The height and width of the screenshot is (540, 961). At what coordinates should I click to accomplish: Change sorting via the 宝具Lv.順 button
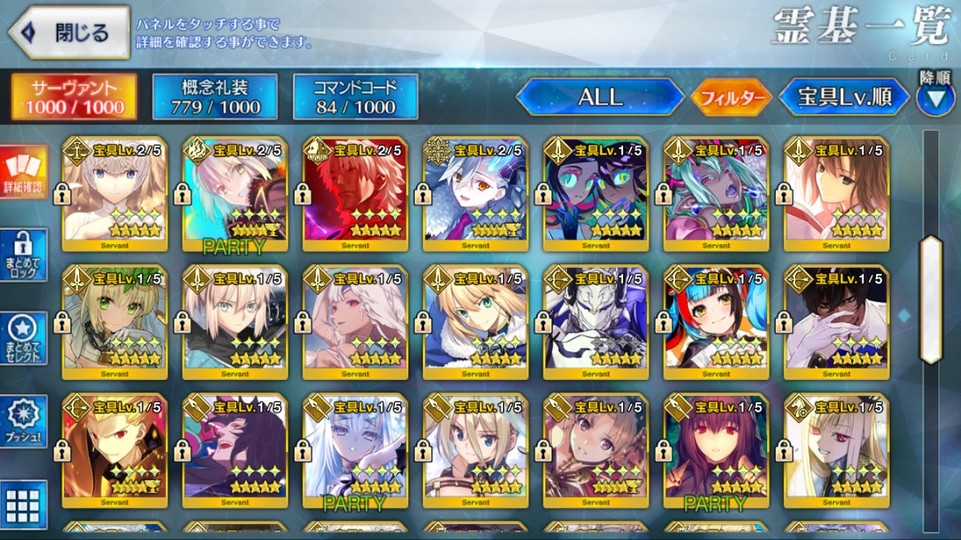coord(845,97)
